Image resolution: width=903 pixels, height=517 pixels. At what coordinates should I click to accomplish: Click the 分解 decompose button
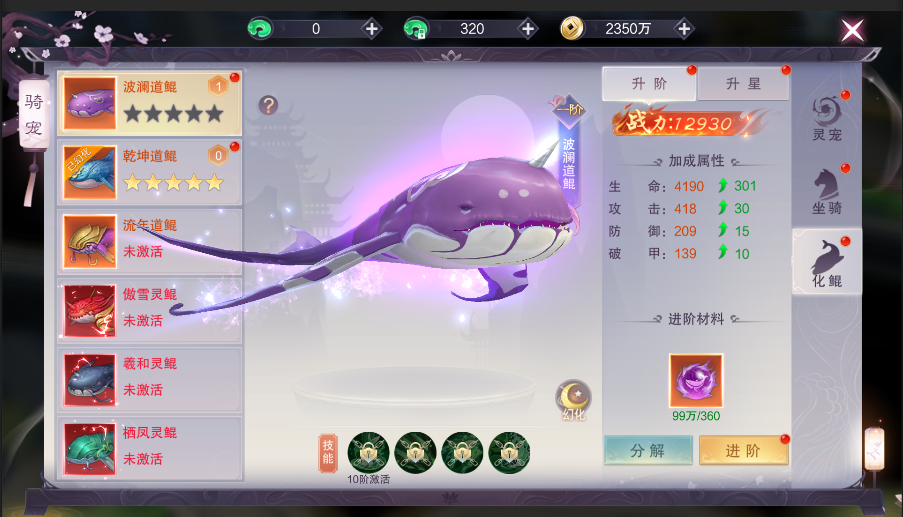coord(648,450)
